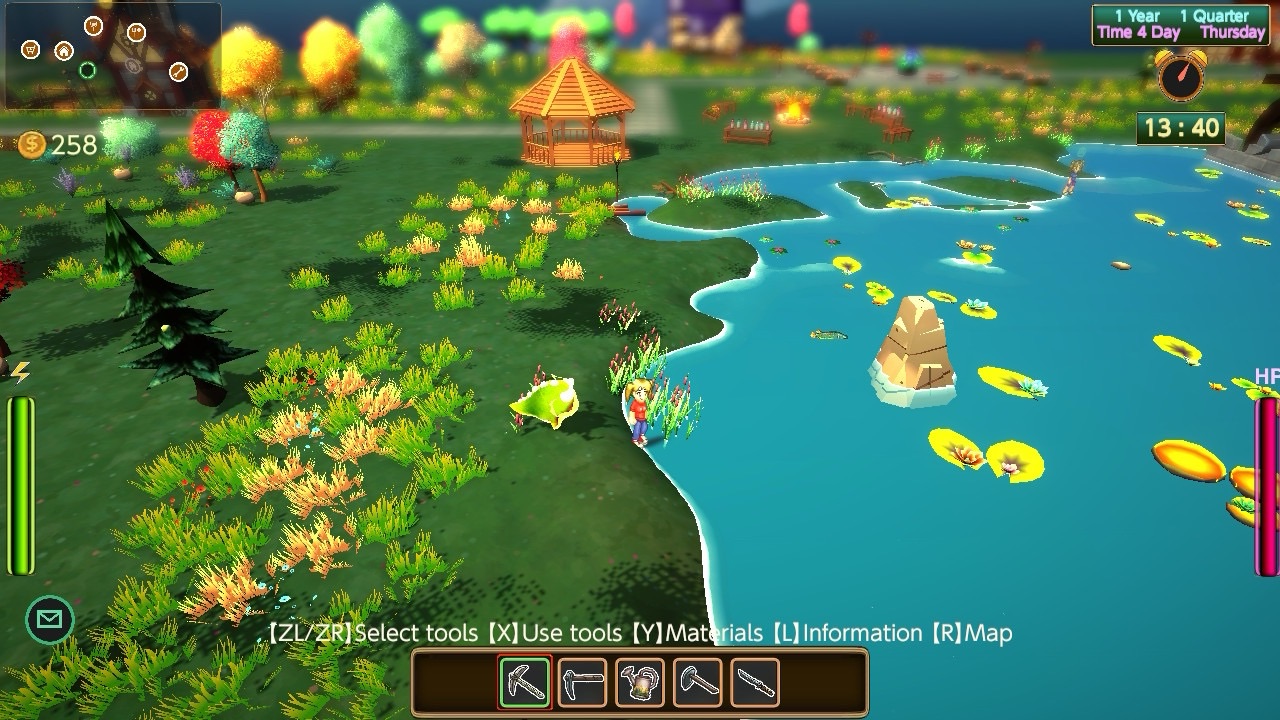The image size is (1280, 720).
Task: Pick the knife from the hotbar
Action: click(x=755, y=683)
